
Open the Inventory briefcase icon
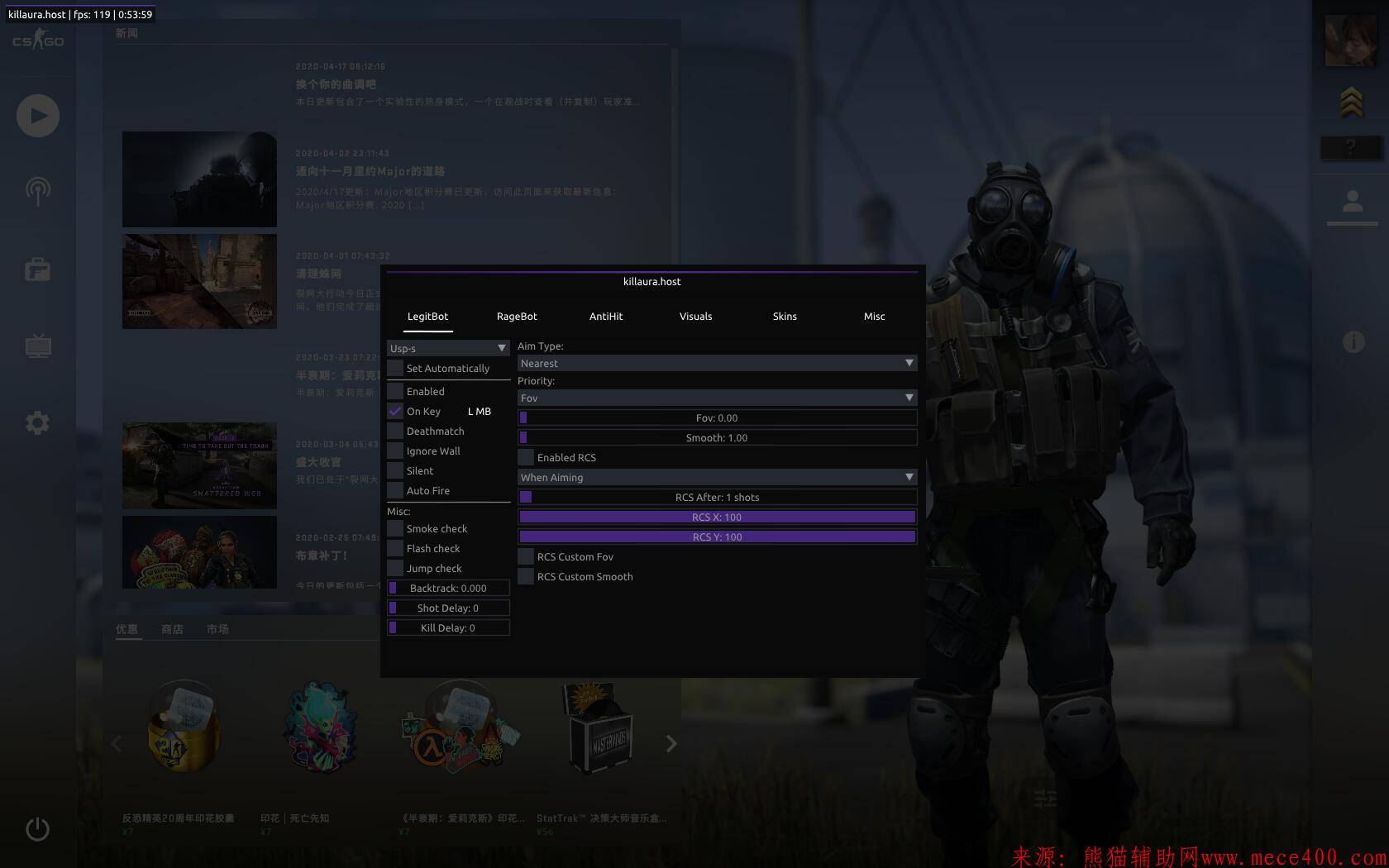(x=36, y=269)
